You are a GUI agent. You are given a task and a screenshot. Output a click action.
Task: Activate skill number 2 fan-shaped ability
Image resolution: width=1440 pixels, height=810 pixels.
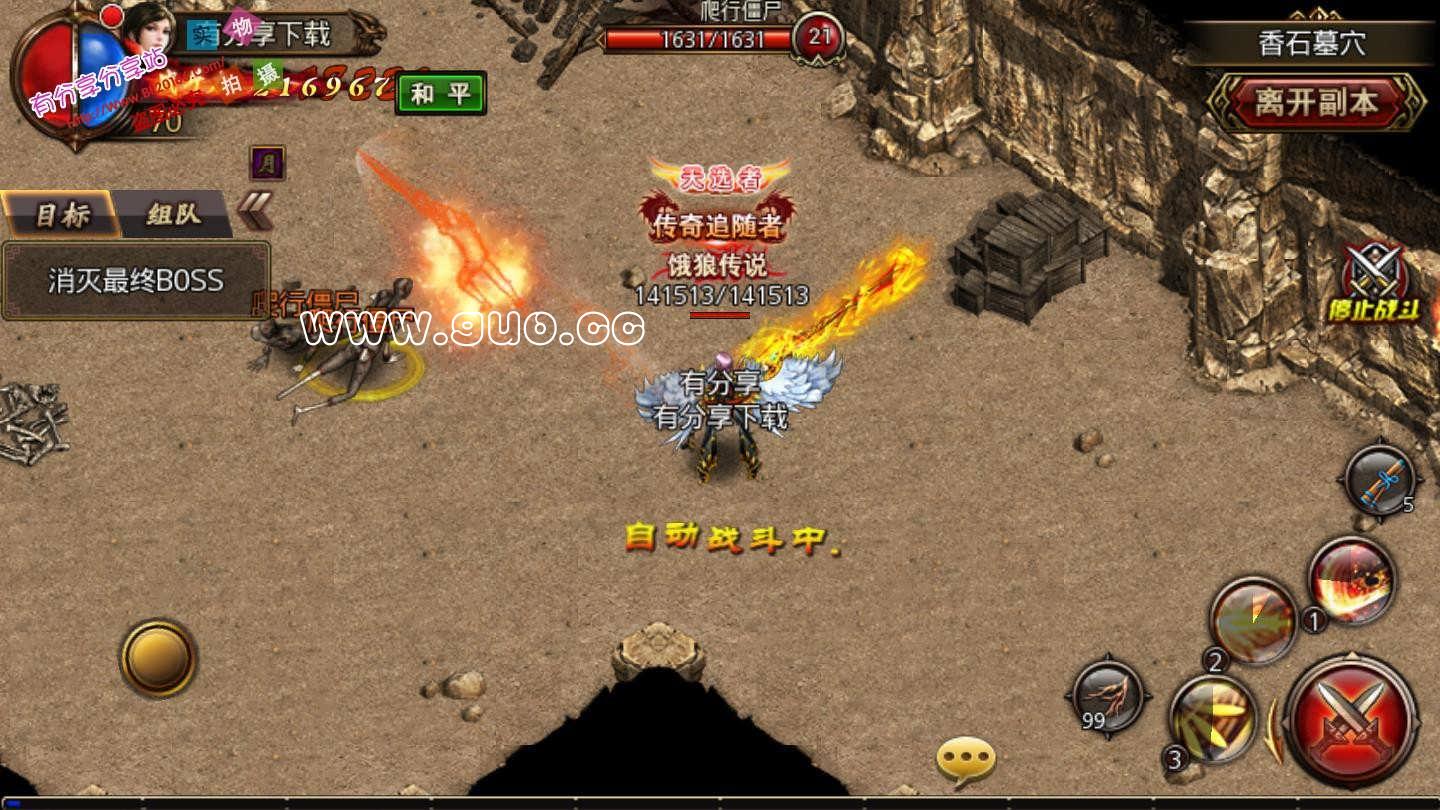tap(1251, 618)
